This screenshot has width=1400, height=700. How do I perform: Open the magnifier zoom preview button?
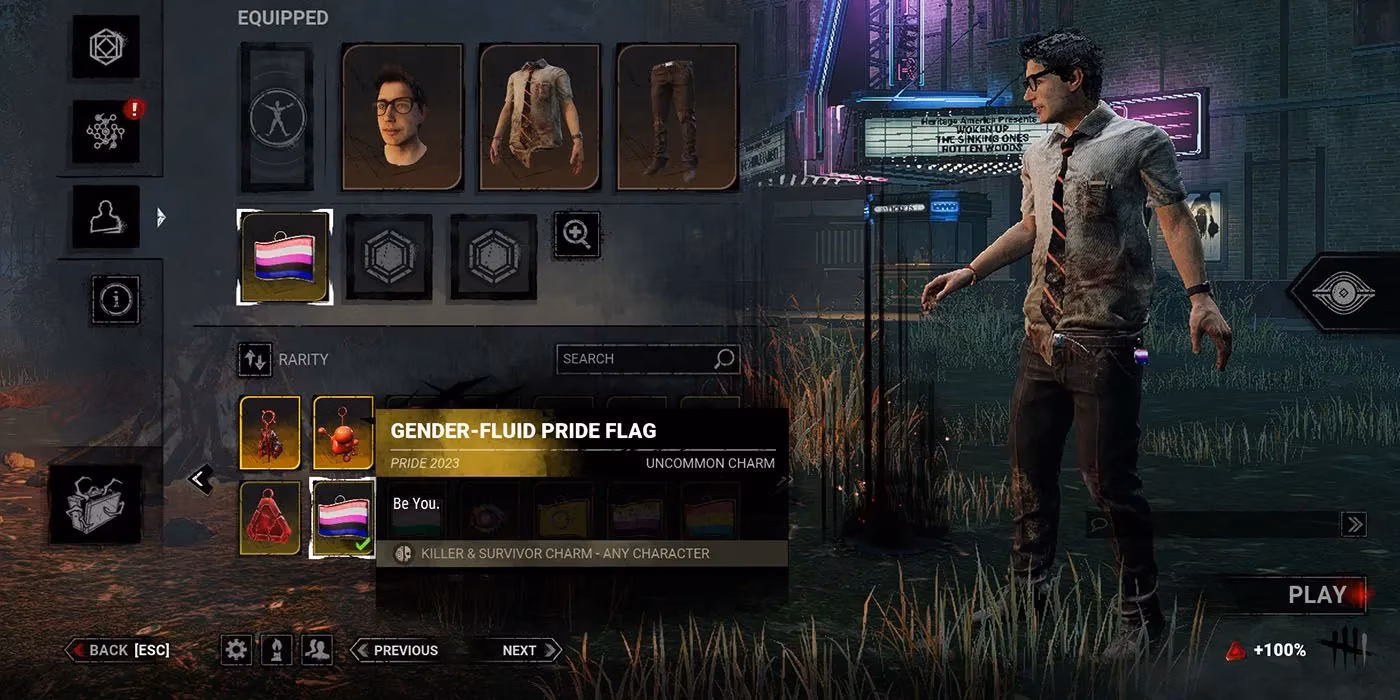coord(577,235)
